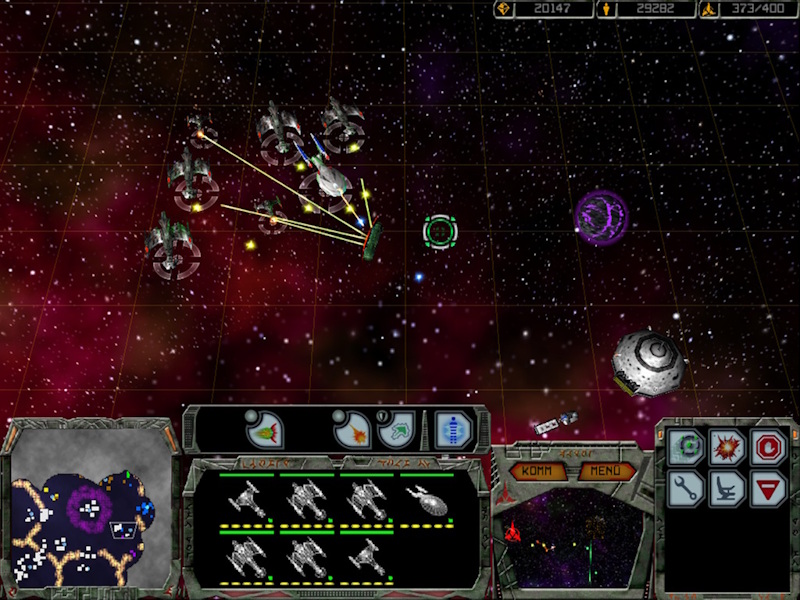This screenshot has height=600, width=800.
Task: Toggle the red triangle alert button
Action: pyautogui.click(x=768, y=488)
